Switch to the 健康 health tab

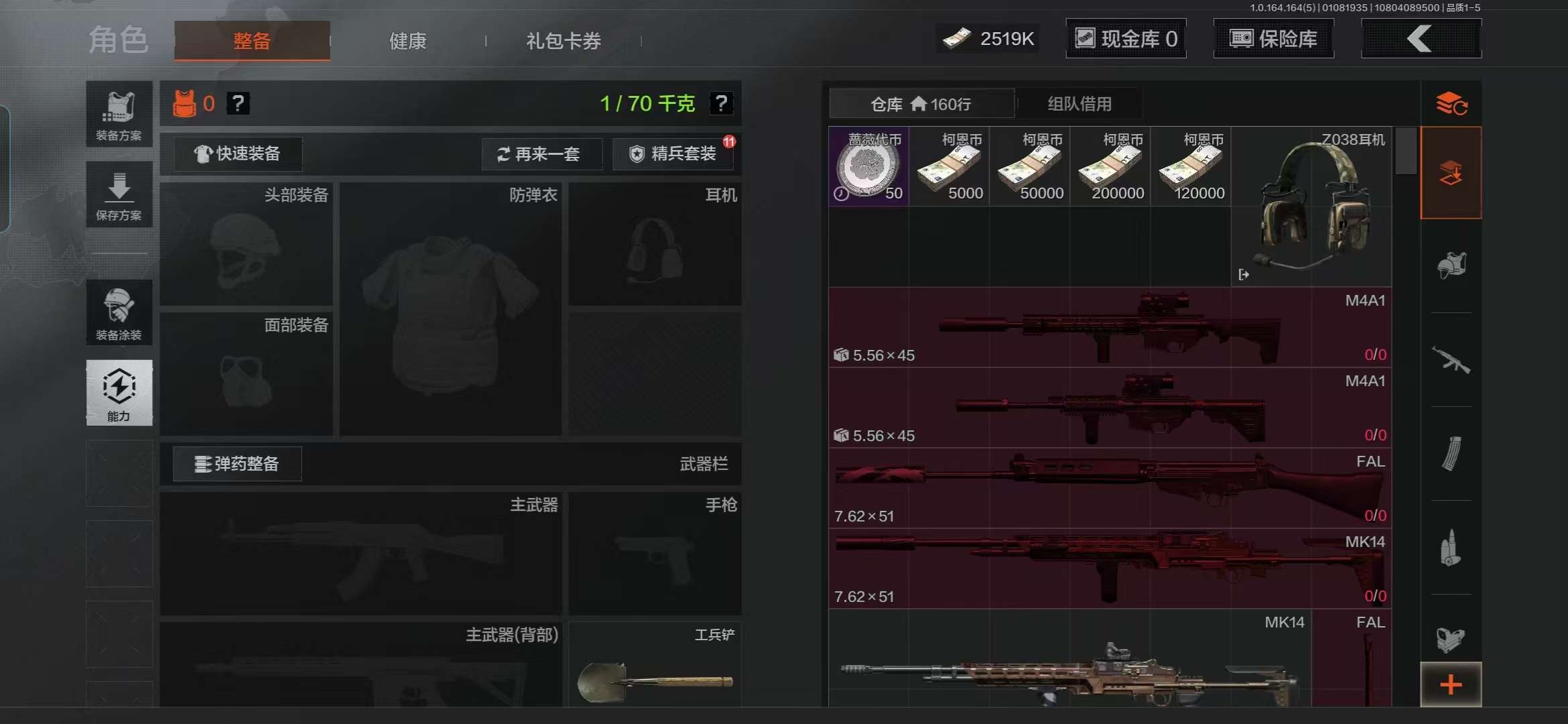pyautogui.click(x=407, y=41)
